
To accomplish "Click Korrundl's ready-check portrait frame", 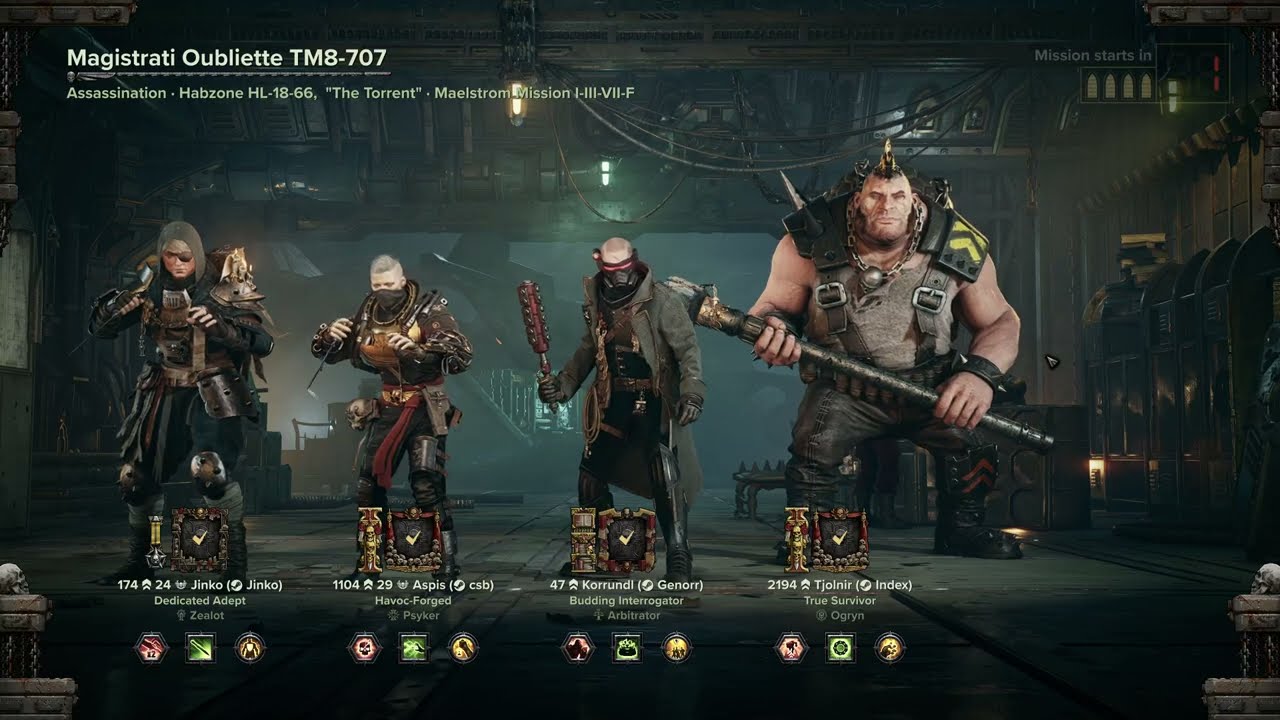I will 626,540.
